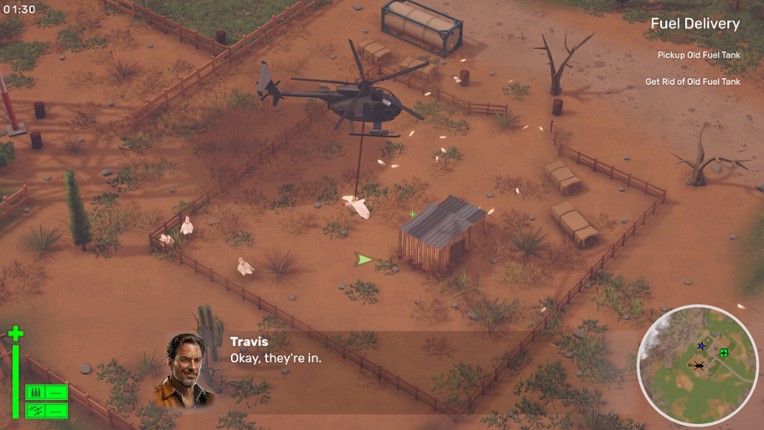Click Travis's portrait in the dialogue
Viewport: 764px width, 430px height.
tap(187, 369)
